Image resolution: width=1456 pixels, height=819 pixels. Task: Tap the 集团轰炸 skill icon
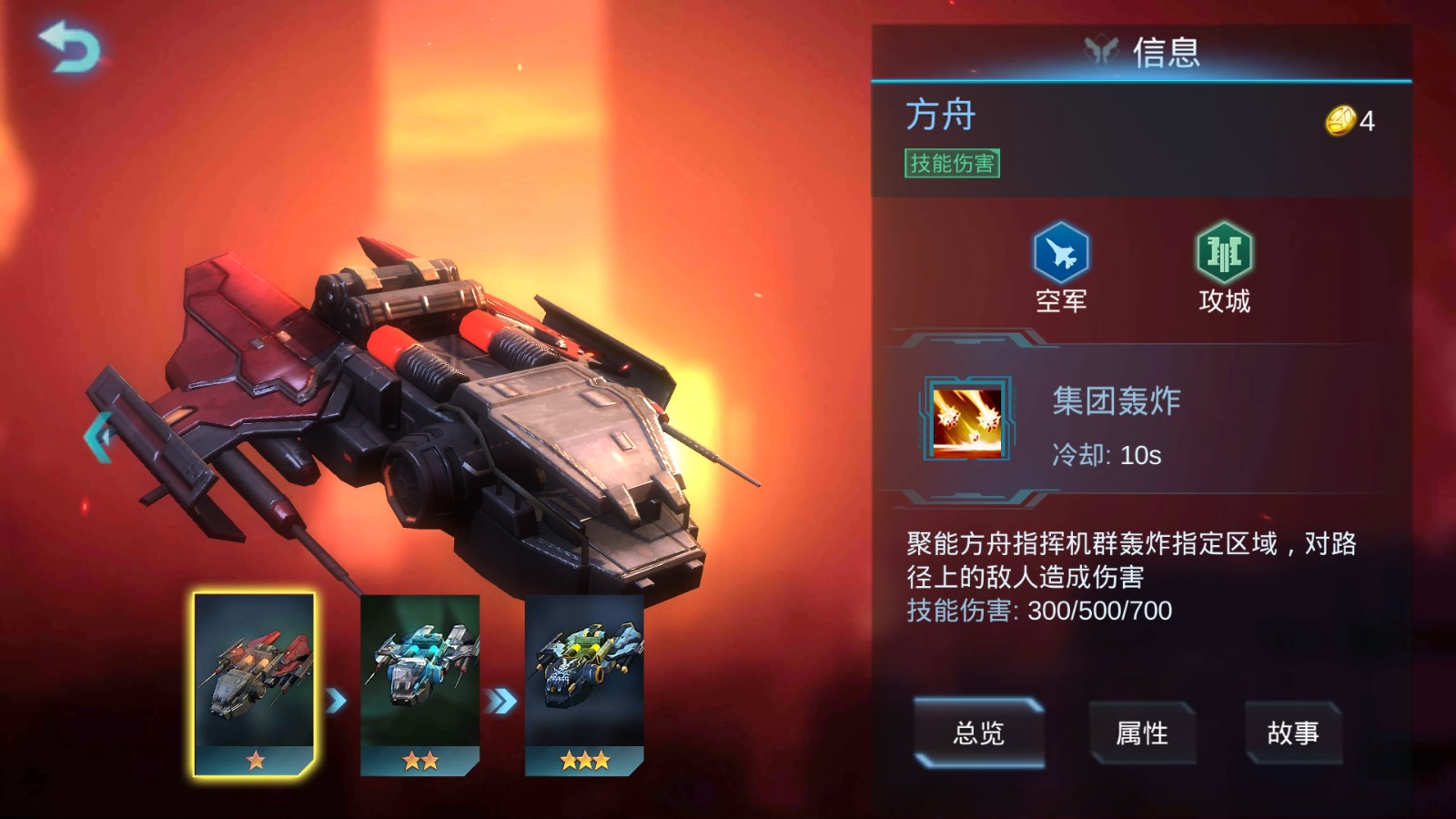click(966, 420)
